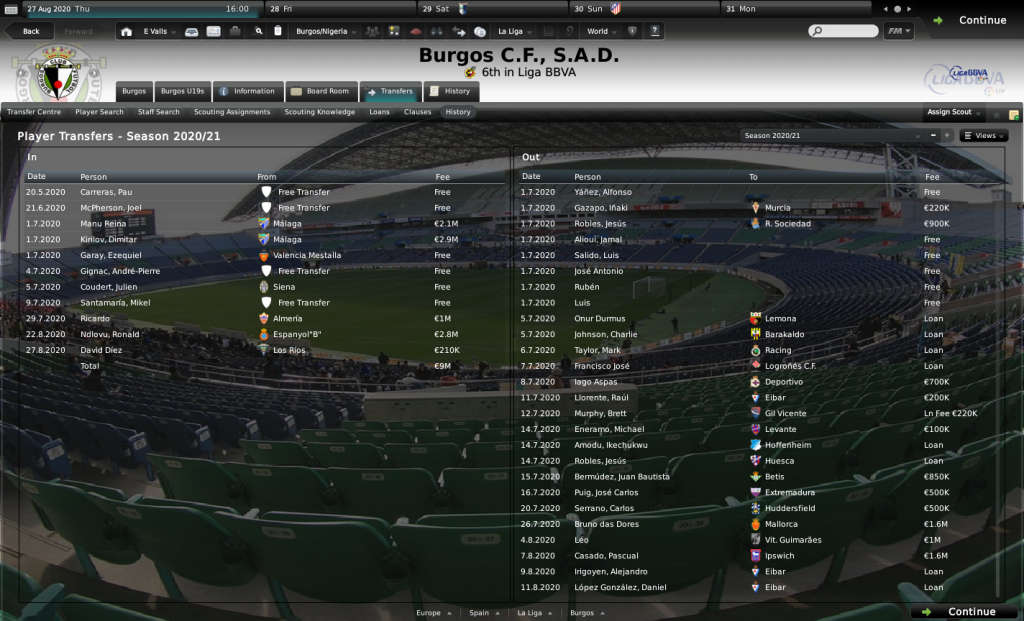The height and width of the screenshot is (621, 1024).
Task: Open the Views menu
Action: [x=984, y=135]
